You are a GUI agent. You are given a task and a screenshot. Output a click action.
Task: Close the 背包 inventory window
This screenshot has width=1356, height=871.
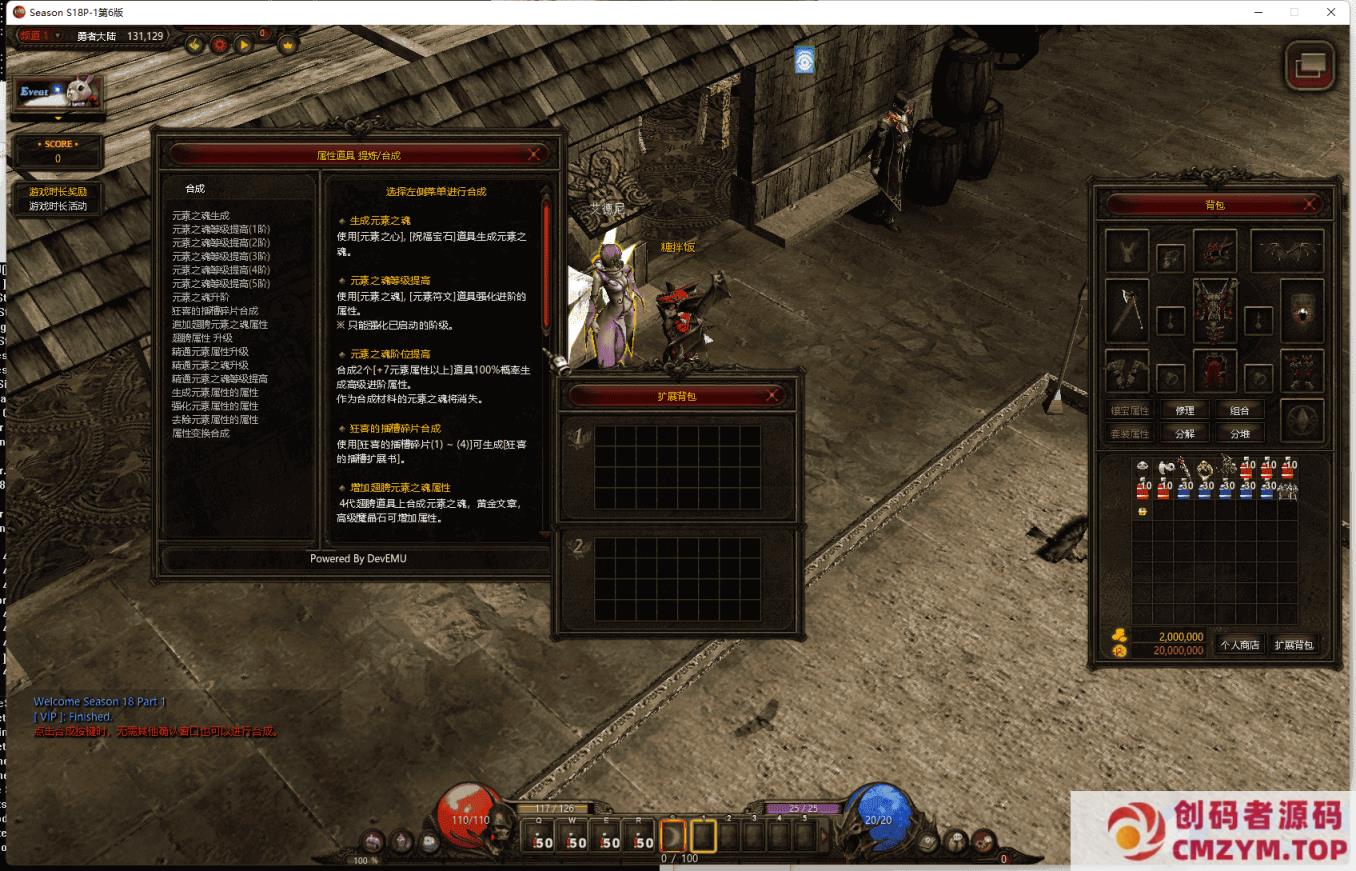(1310, 204)
